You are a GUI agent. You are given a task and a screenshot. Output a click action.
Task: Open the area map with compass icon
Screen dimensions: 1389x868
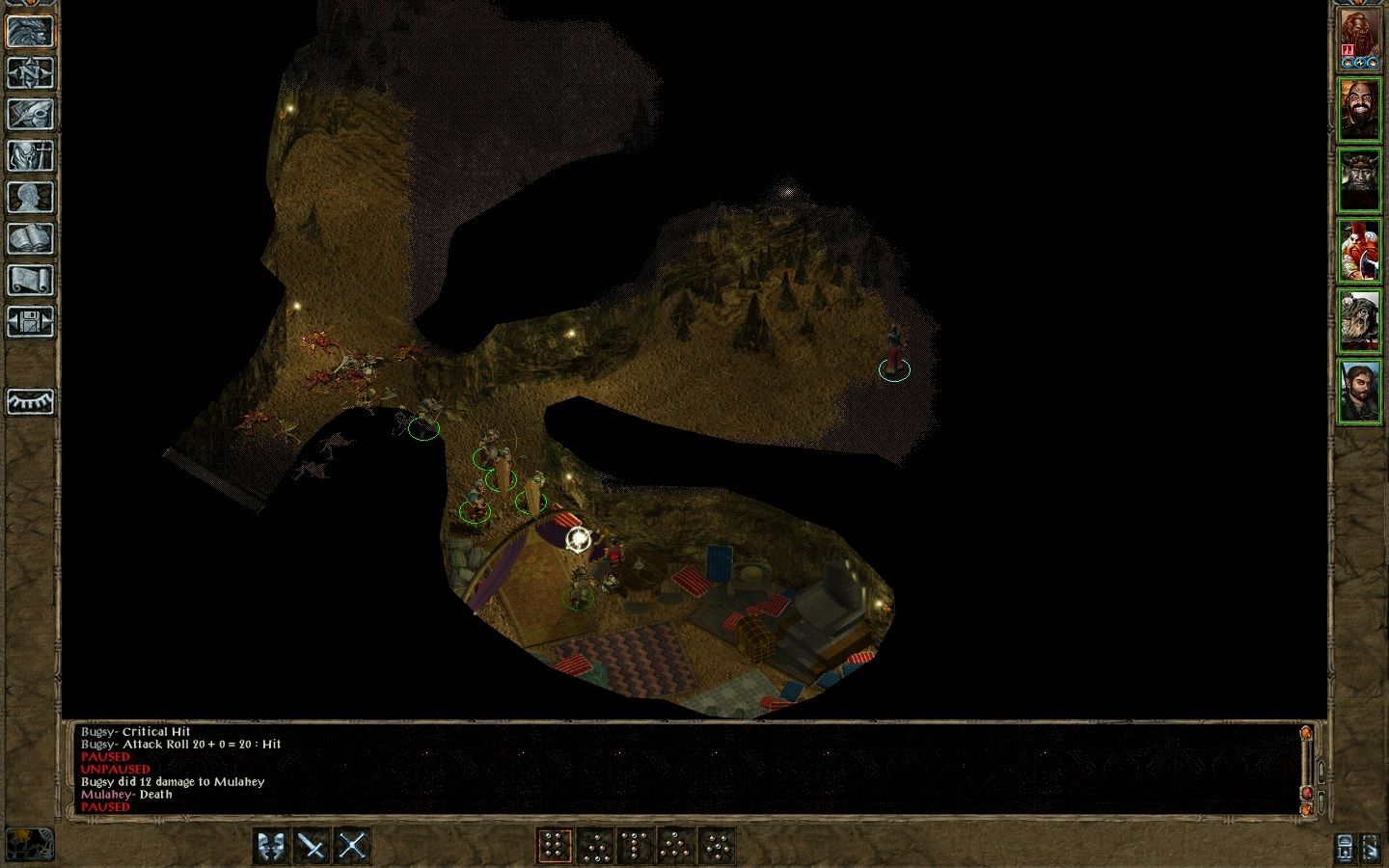pos(30,72)
